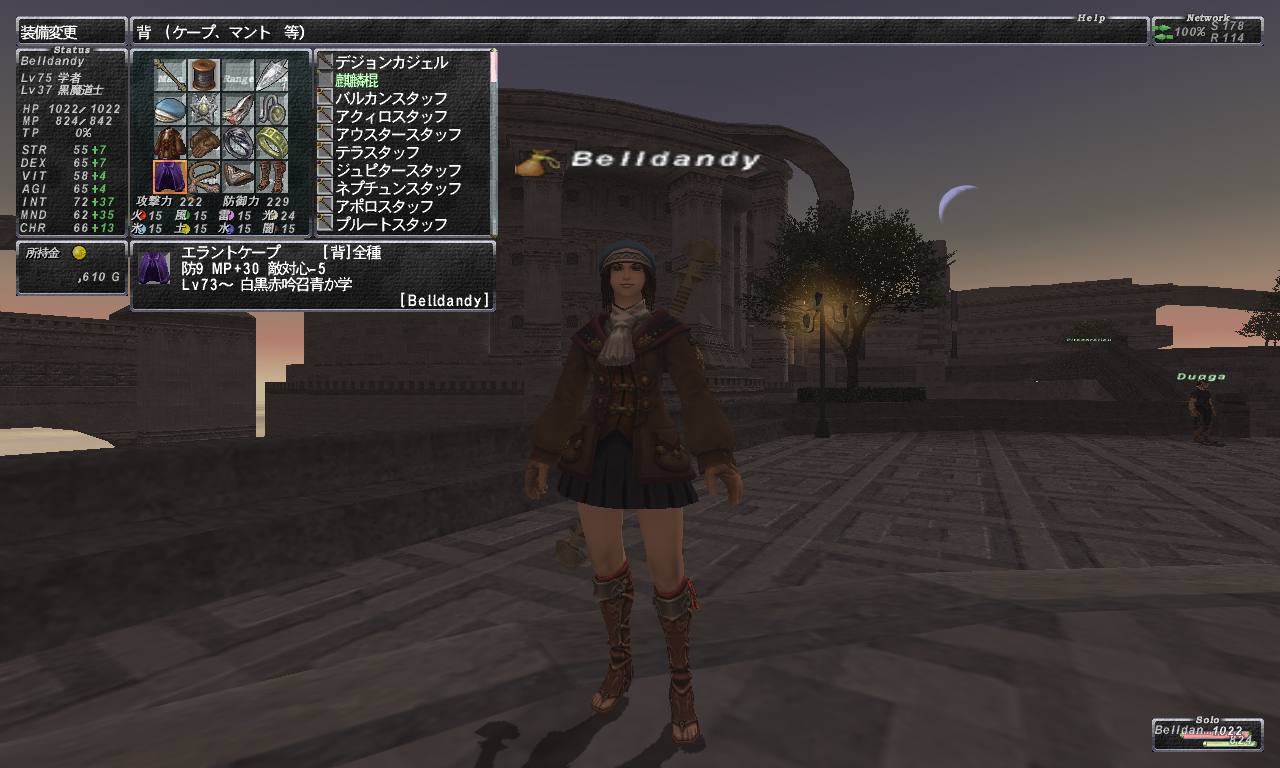Choose the thread spool sub-weapon slot
This screenshot has width=1280, height=768.
(x=204, y=74)
